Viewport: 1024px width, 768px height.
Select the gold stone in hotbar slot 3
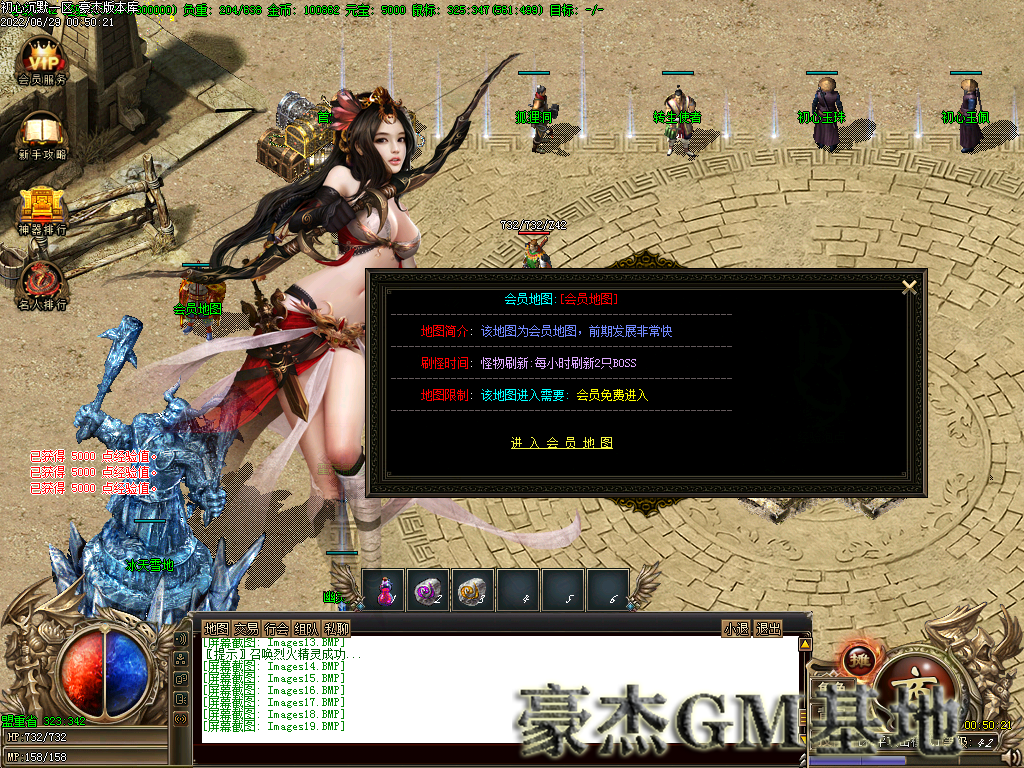coord(473,591)
